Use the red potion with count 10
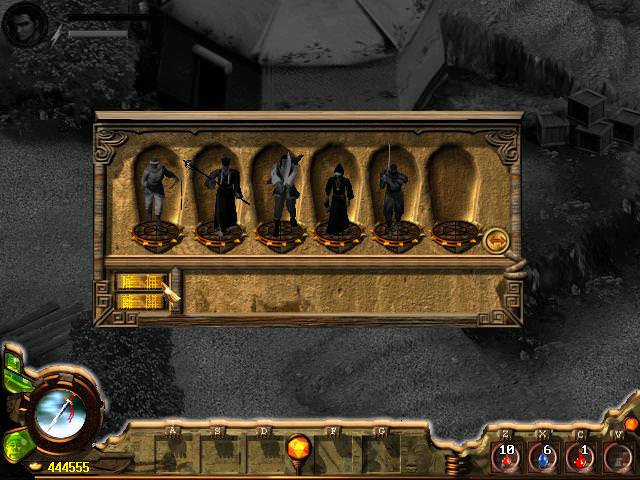640x480 pixels. (x=507, y=458)
